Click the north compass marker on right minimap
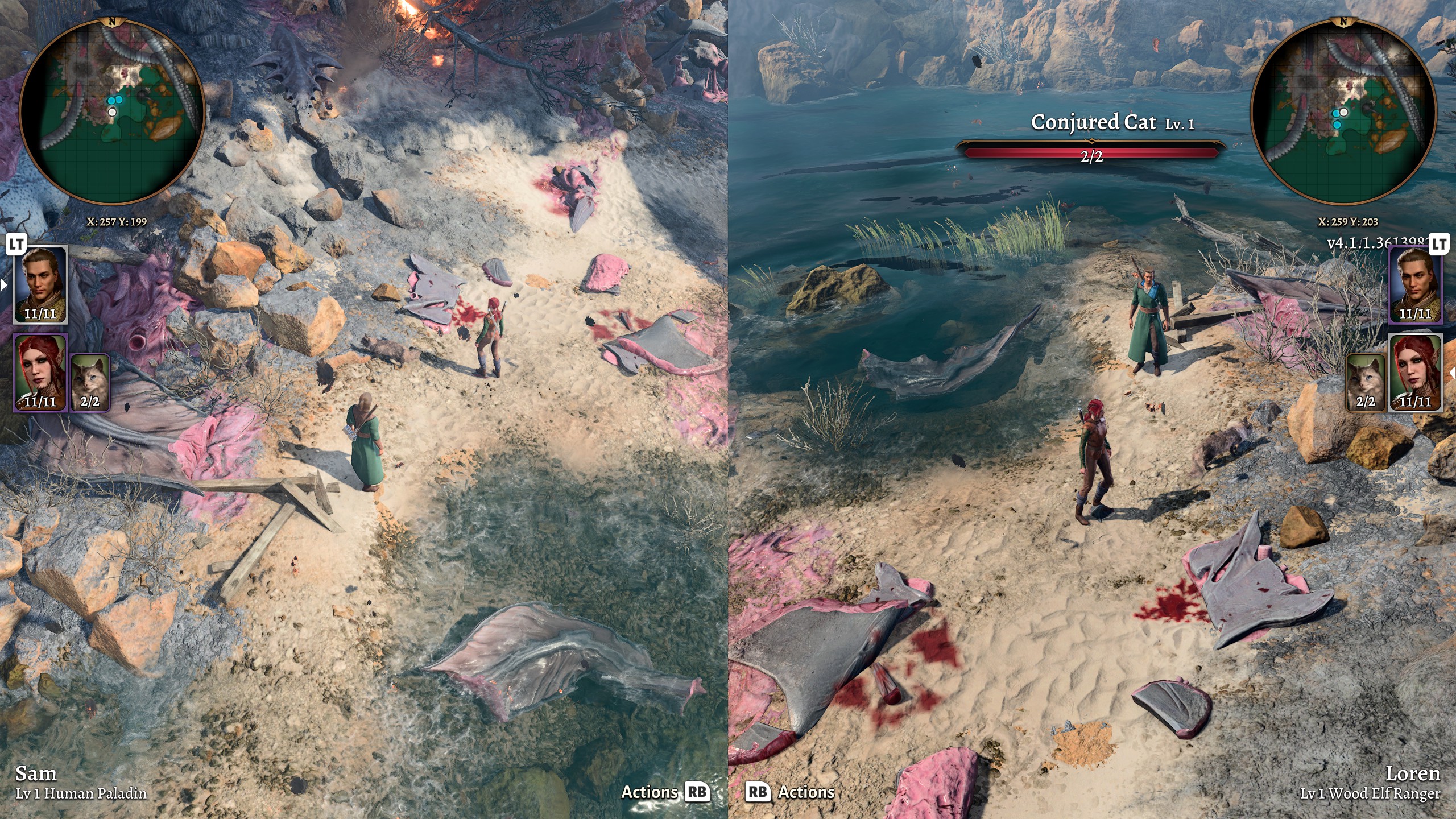 coord(1343,22)
